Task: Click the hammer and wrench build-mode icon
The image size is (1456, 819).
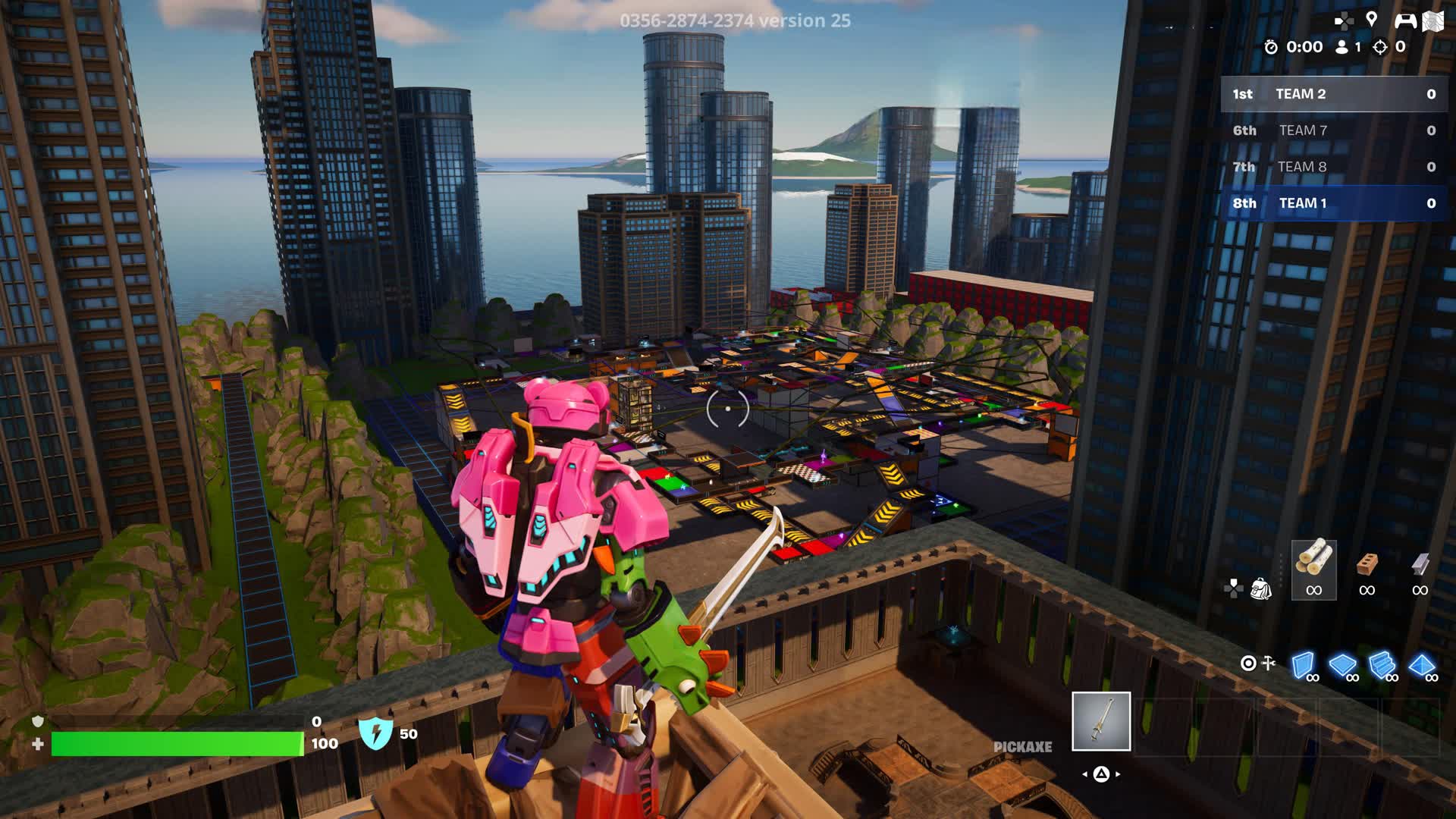Action: 1268,664
